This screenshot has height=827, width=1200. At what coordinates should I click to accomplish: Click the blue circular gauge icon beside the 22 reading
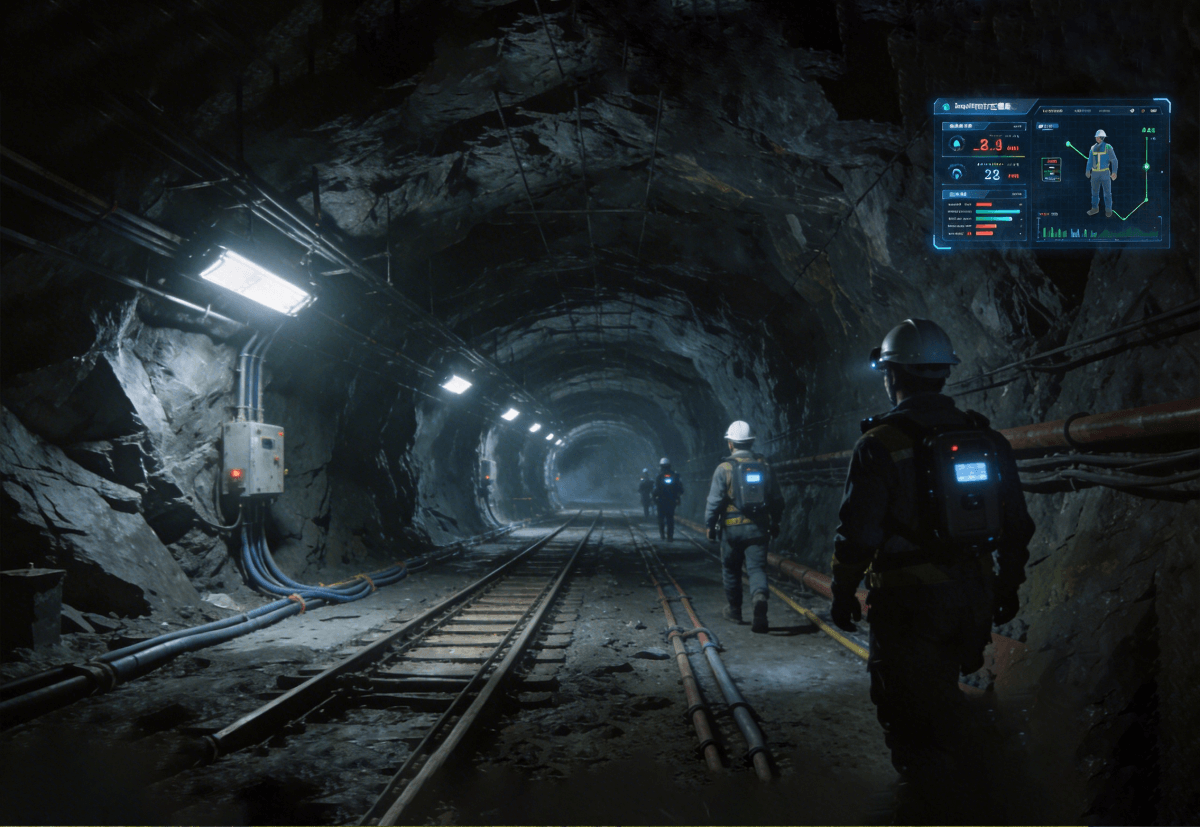click(957, 171)
